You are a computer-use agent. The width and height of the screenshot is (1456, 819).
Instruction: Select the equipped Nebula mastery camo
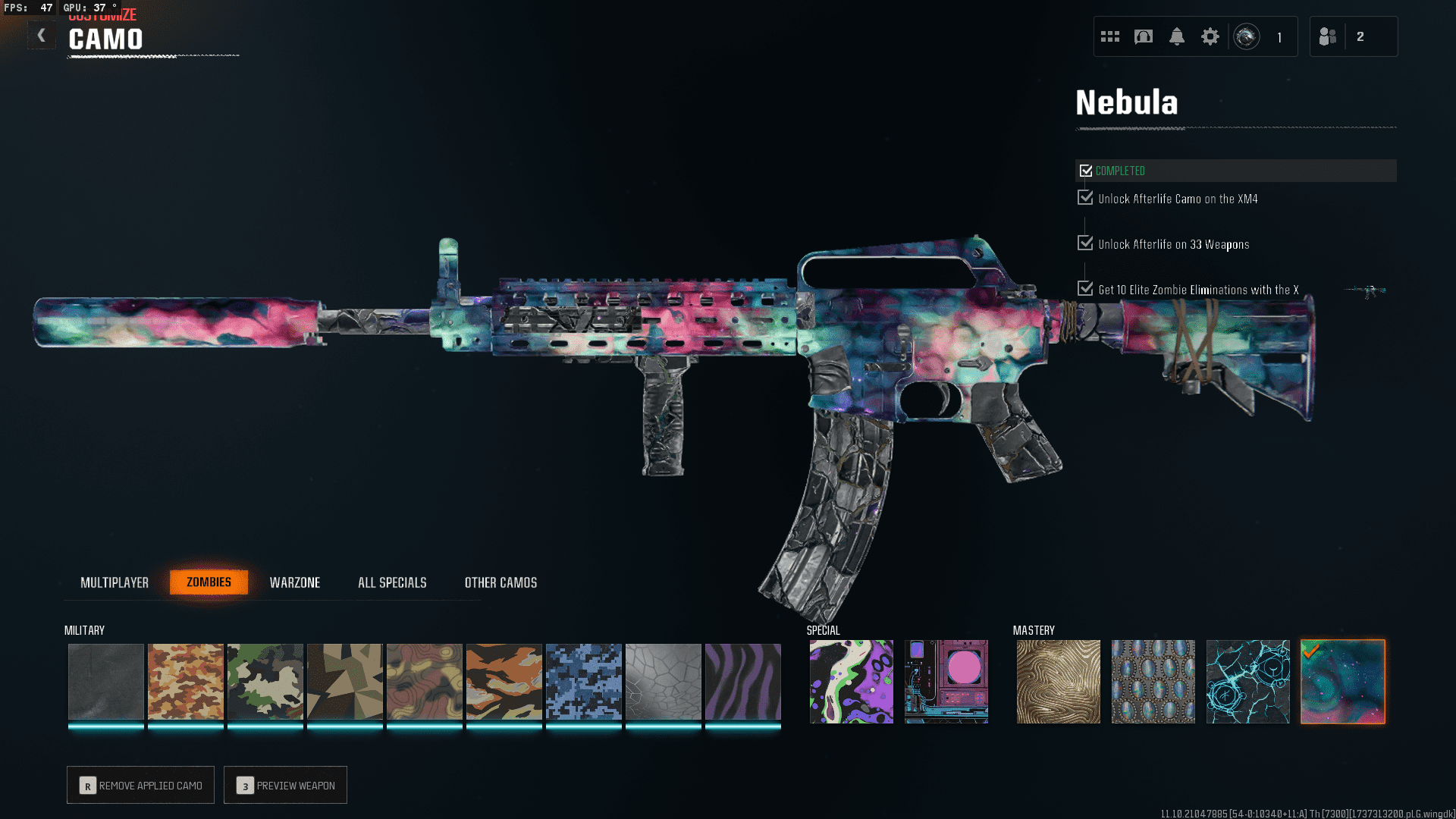(x=1343, y=681)
